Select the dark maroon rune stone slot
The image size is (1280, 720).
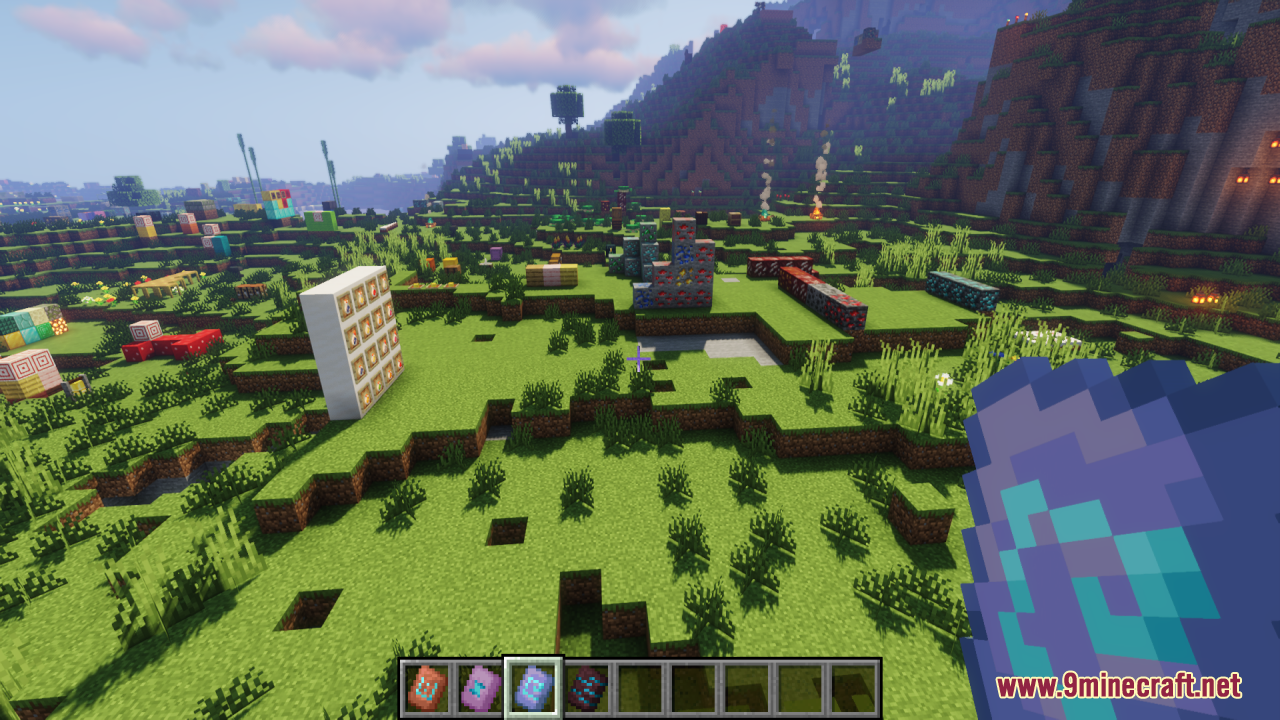click(587, 688)
